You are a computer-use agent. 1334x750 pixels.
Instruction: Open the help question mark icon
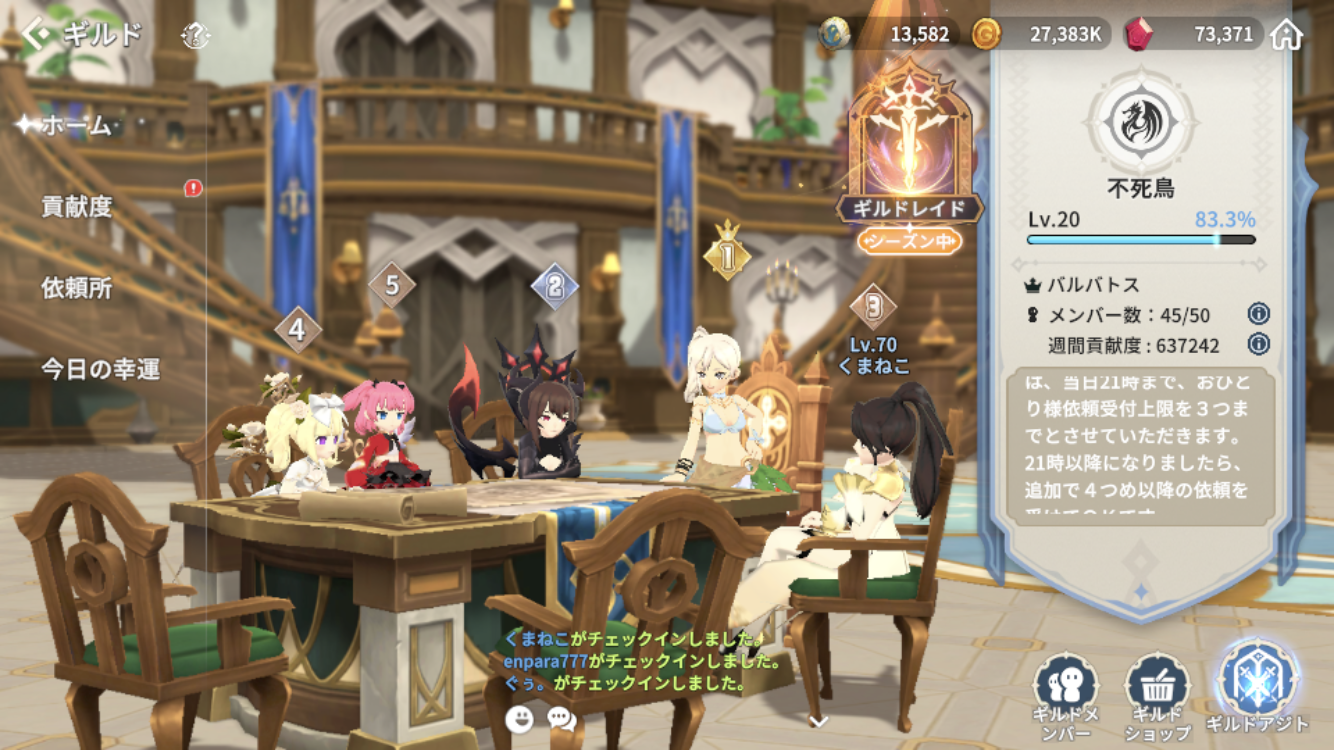pos(196,37)
